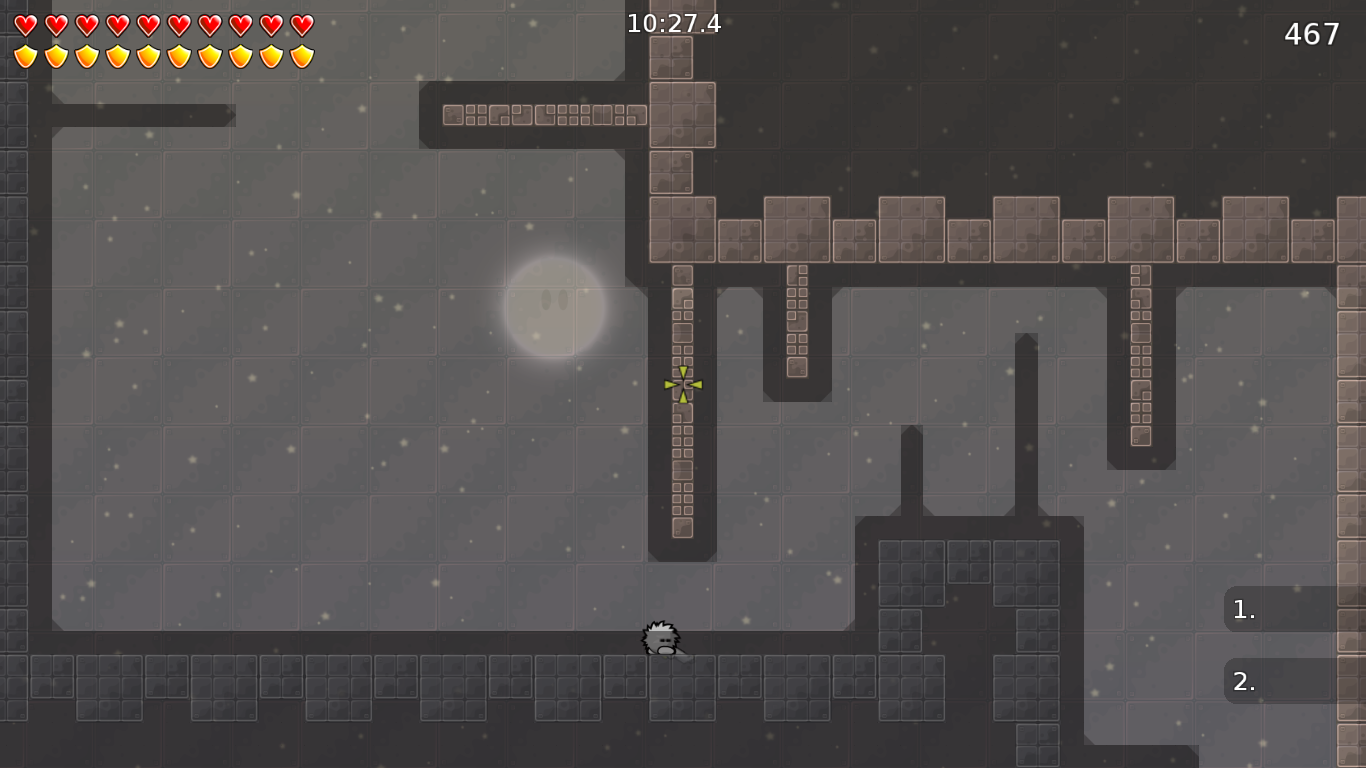This screenshot has height=768, width=1366.
Task: Click the dark ground tiles below the player
Action: tap(660, 690)
